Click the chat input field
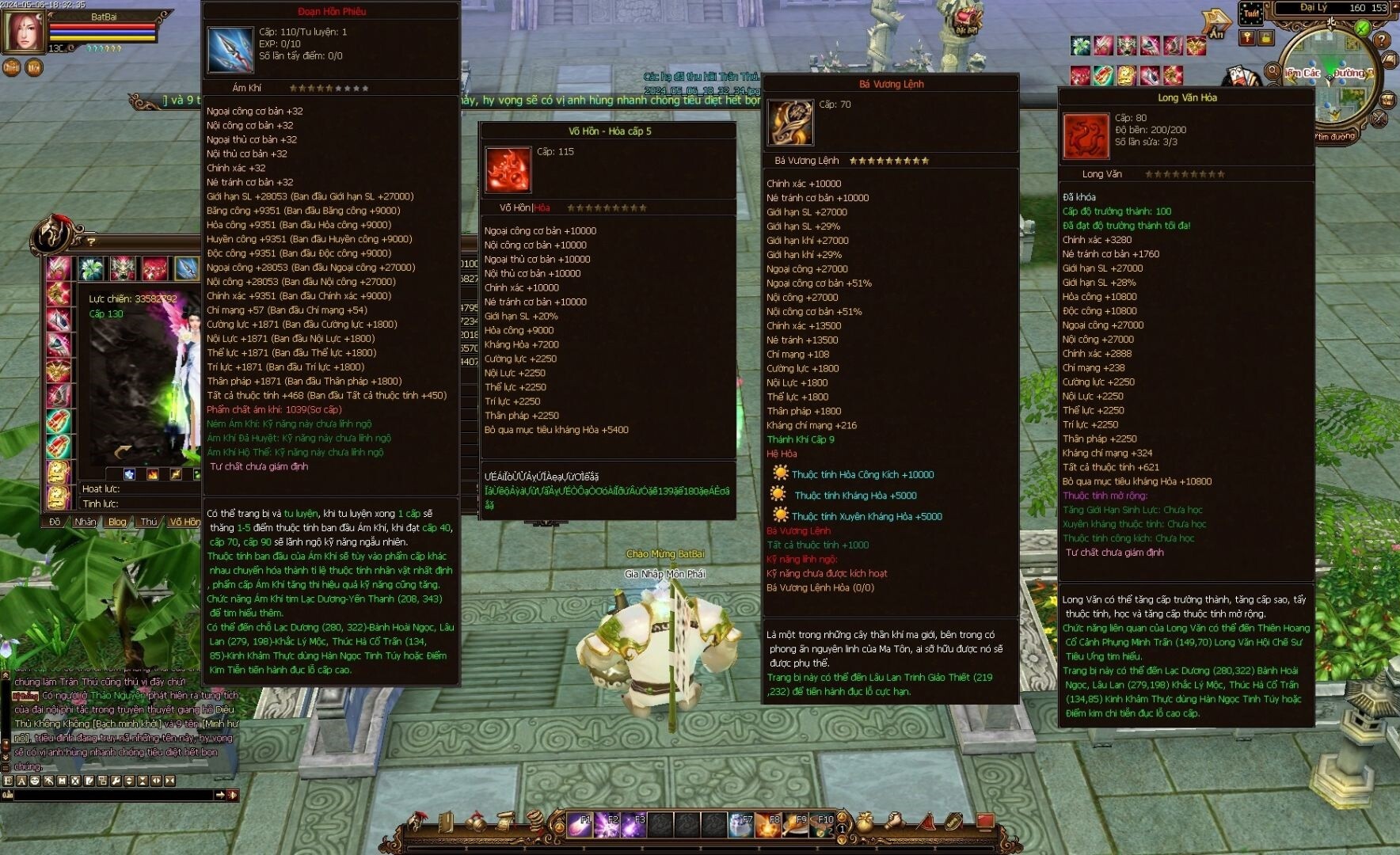1400x855 pixels. [x=111, y=795]
